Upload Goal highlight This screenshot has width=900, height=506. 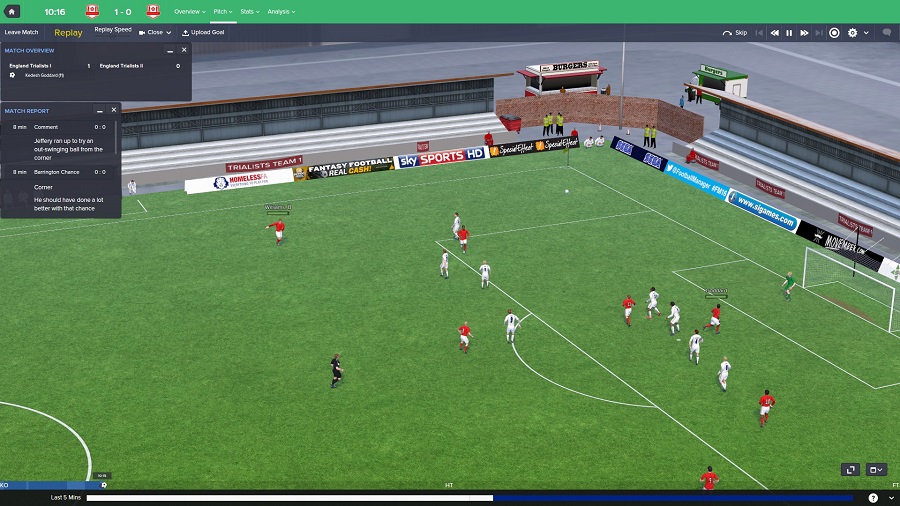203,32
